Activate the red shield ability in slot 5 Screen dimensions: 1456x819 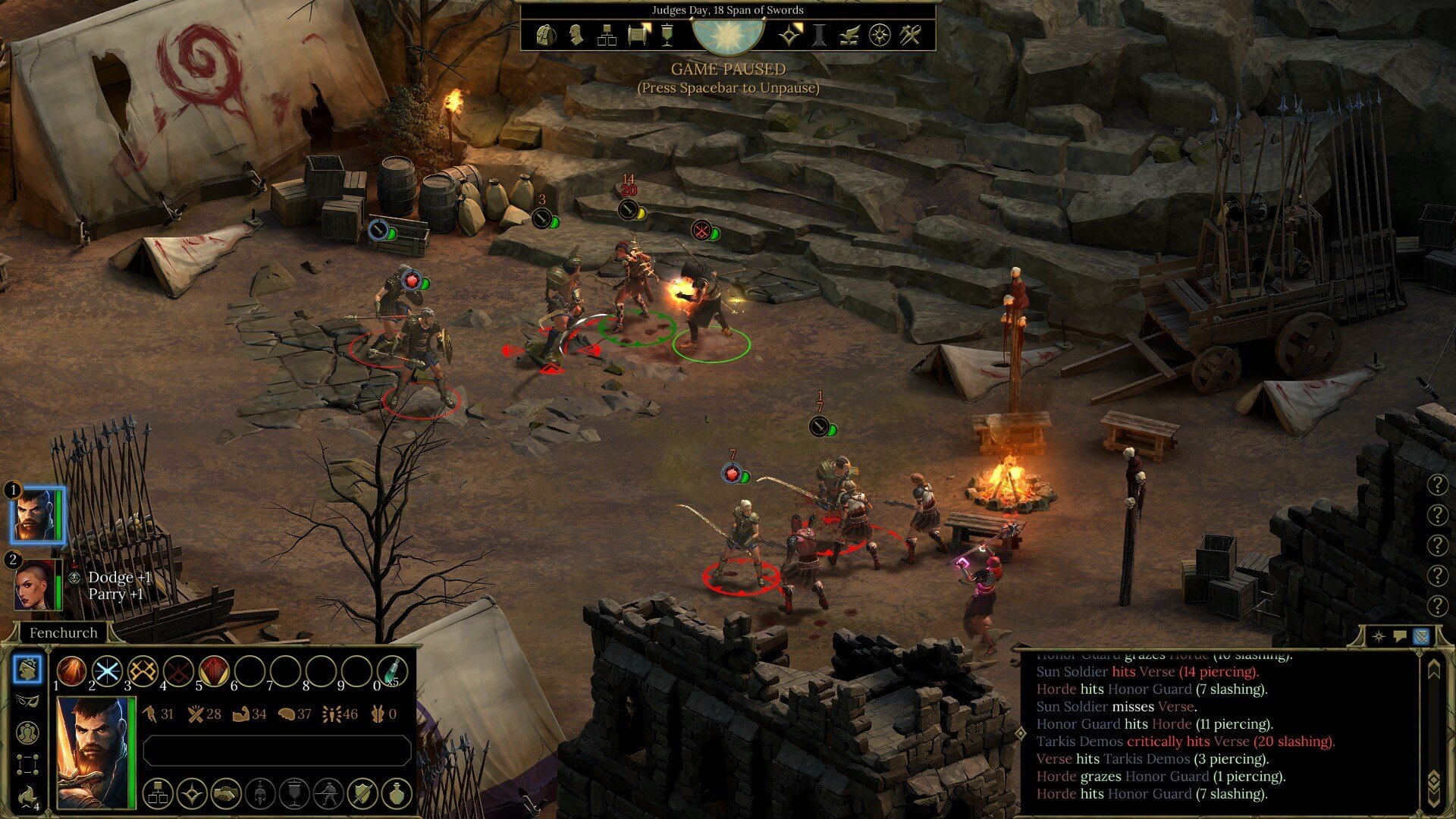[x=214, y=670]
